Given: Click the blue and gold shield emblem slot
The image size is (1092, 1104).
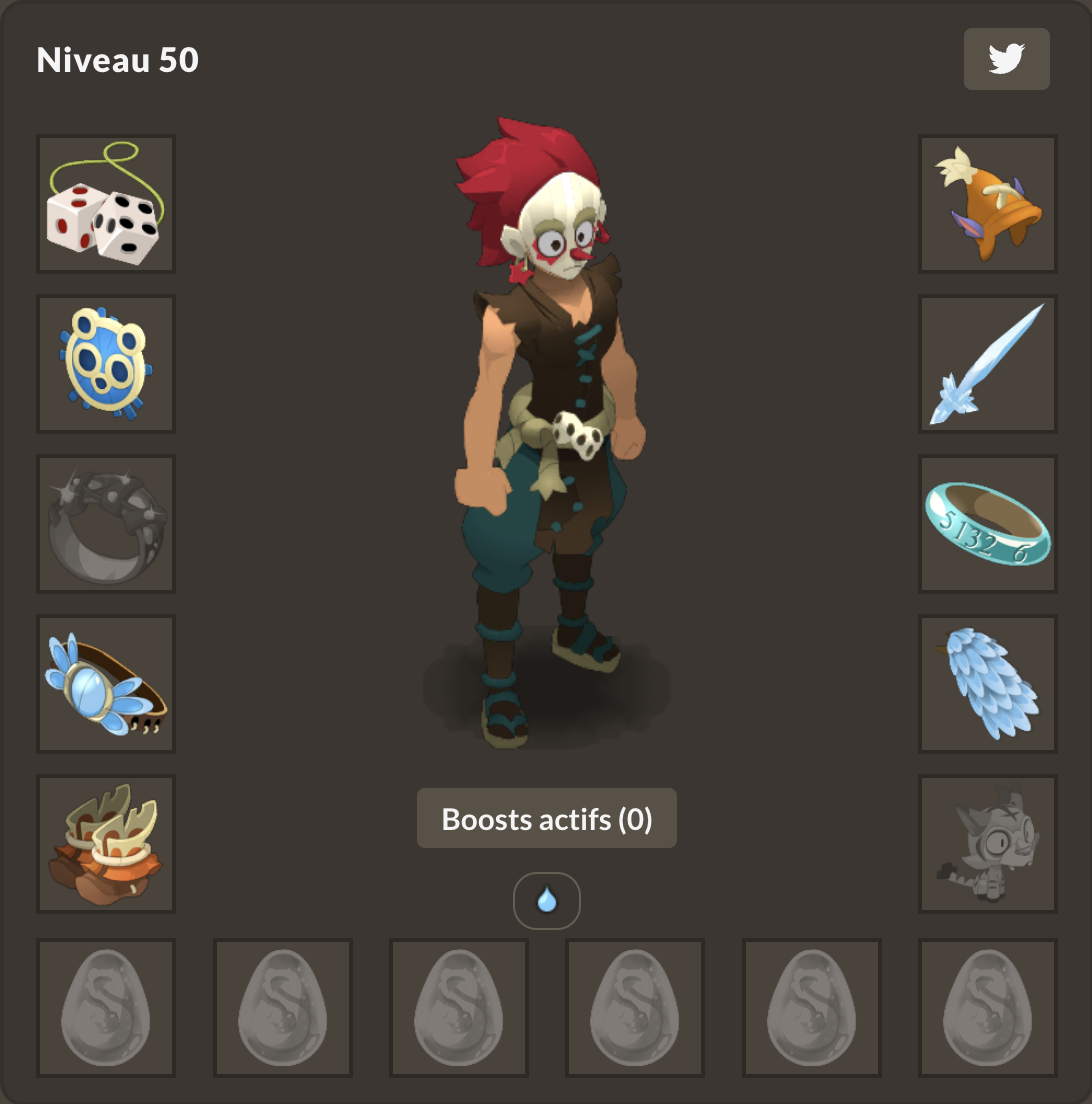Looking at the screenshot, I should click(x=106, y=364).
